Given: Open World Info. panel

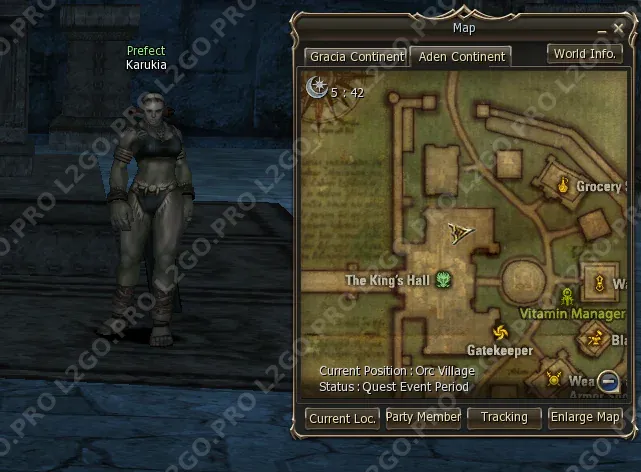Looking at the screenshot, I should (x=584, y=53).
